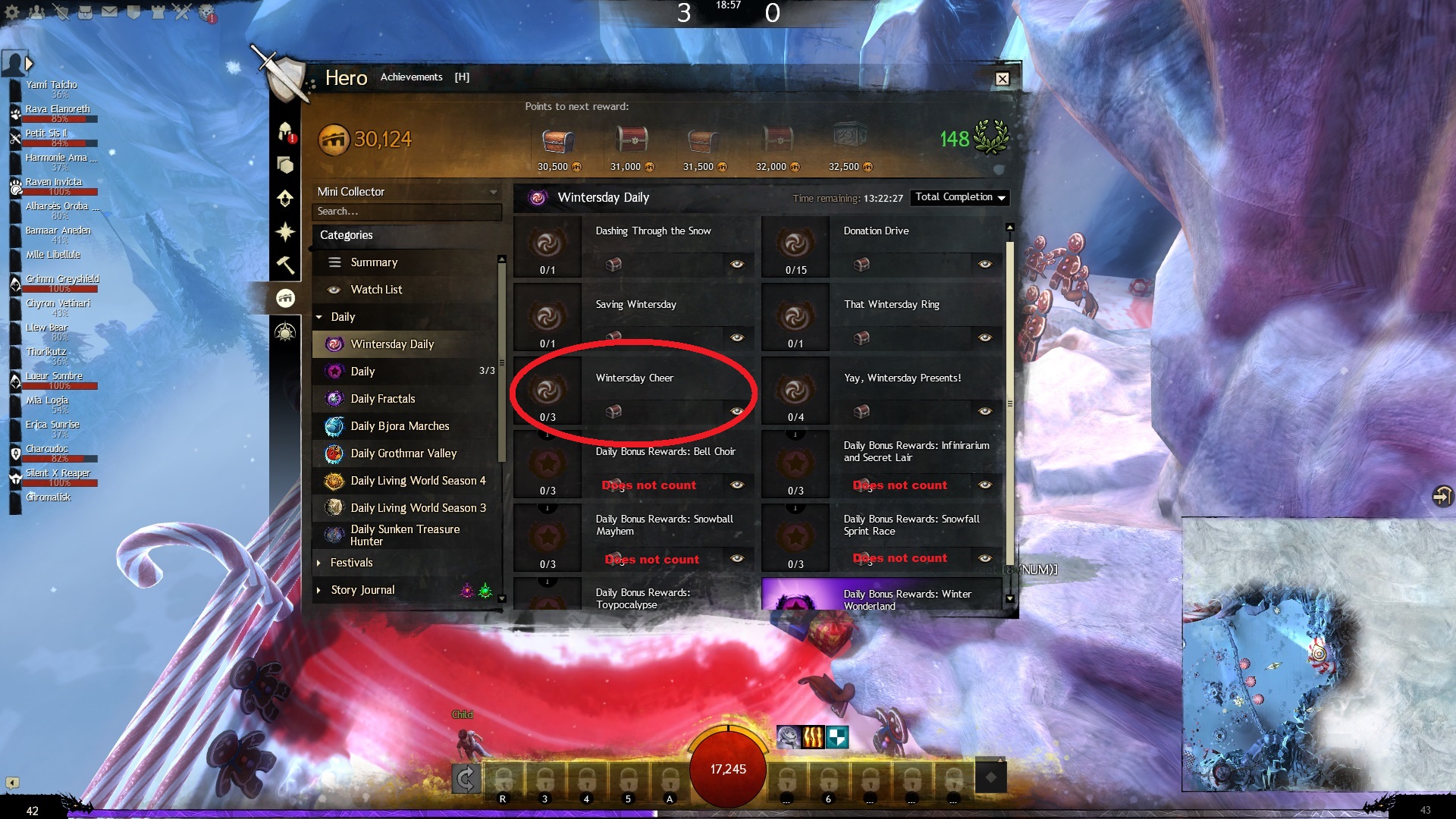Open the Total Completion dropdown
Screen dimensions: 1456x819
[x=960, y=197]
